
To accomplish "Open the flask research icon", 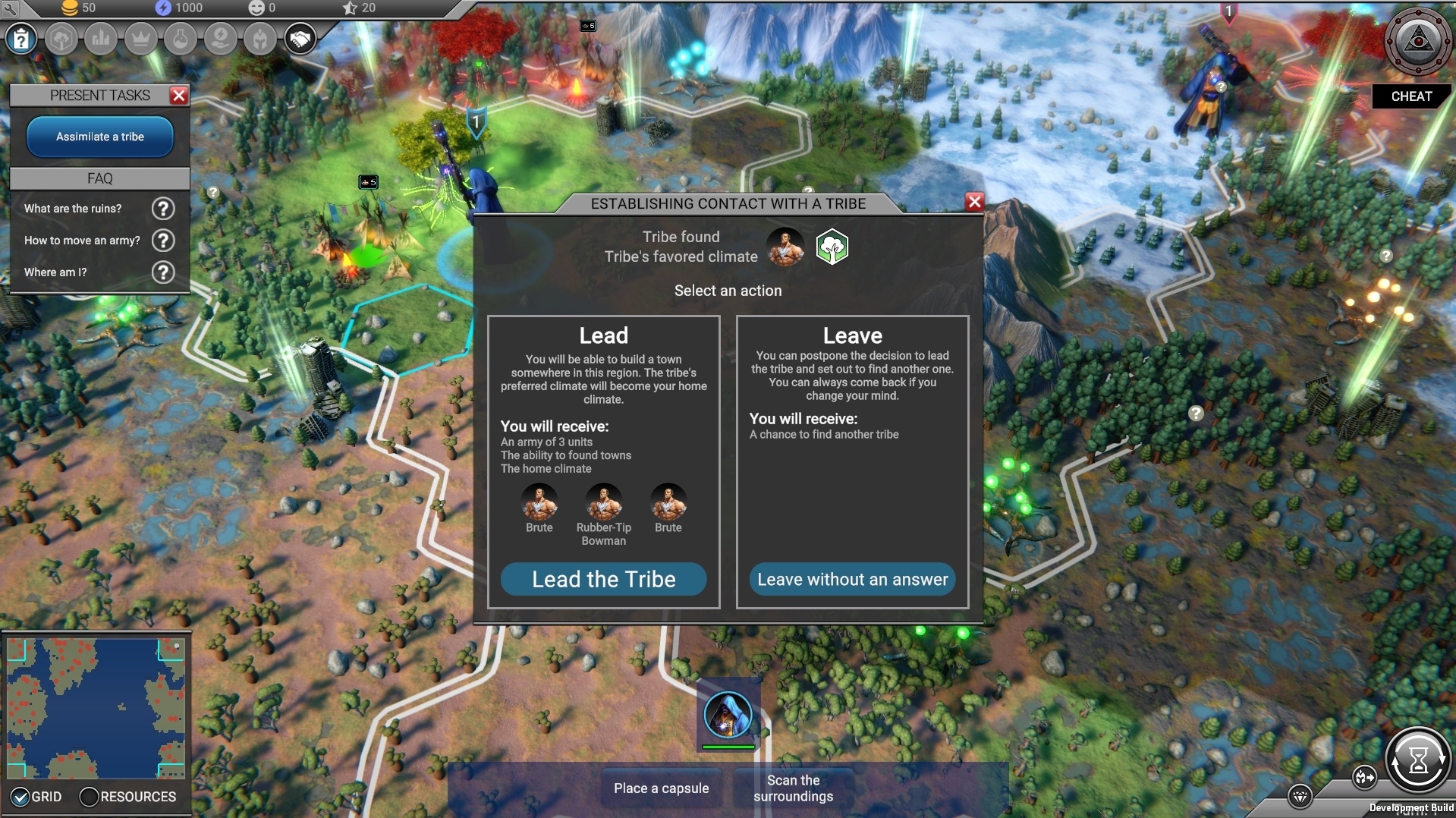I will point(181,39).
